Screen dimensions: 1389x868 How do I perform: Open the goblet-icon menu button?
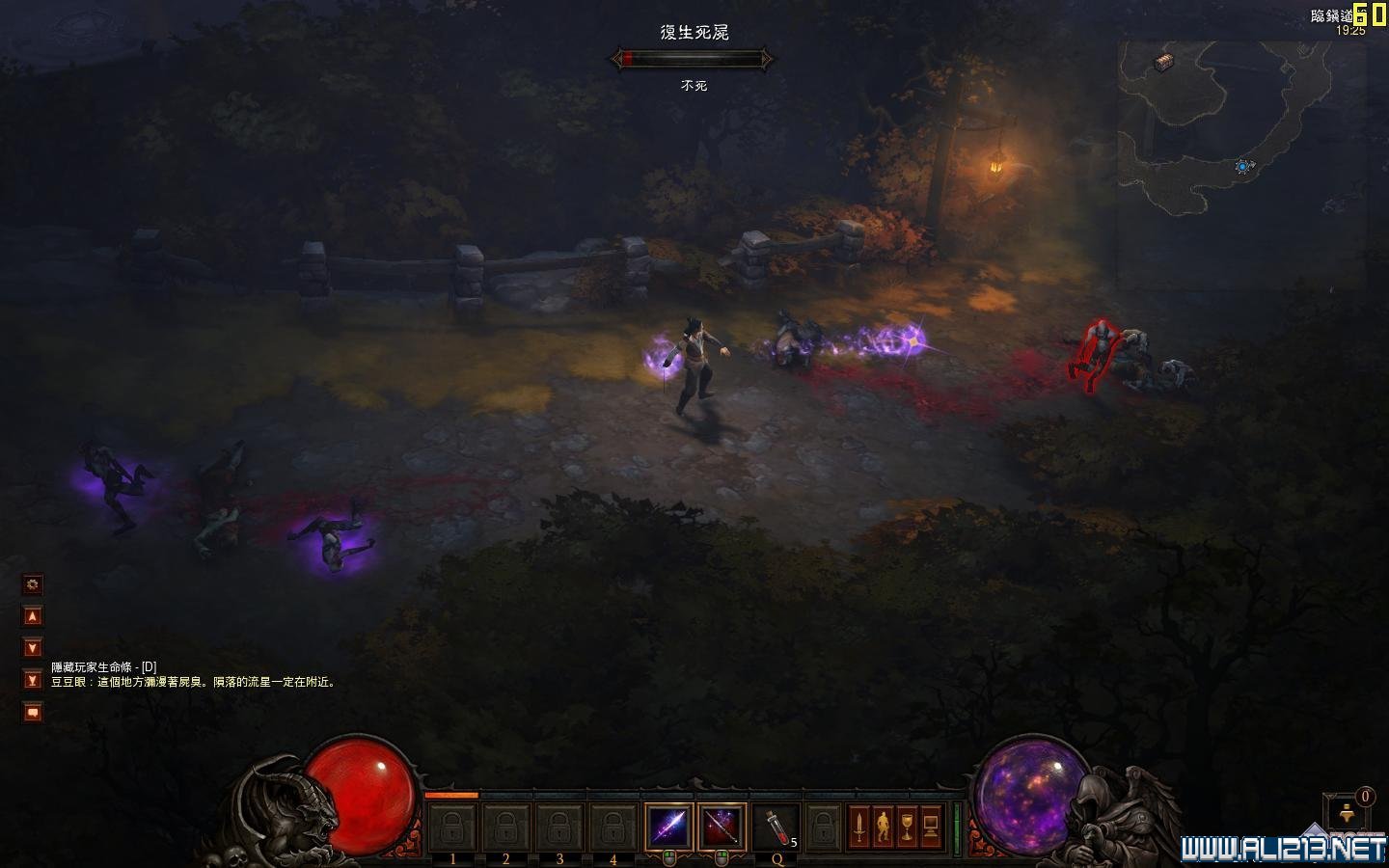point(907,827)
